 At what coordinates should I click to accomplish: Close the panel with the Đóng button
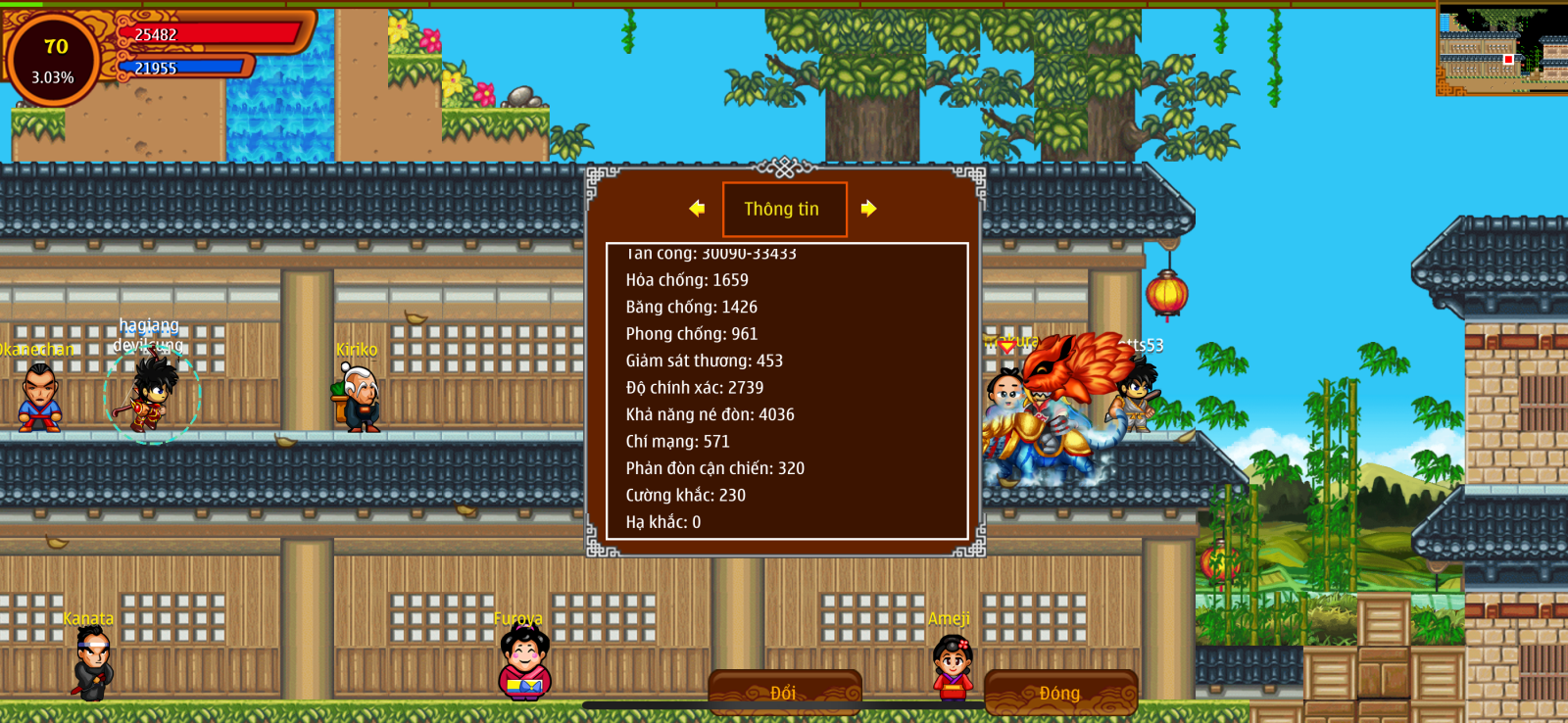pos(1060,693)
